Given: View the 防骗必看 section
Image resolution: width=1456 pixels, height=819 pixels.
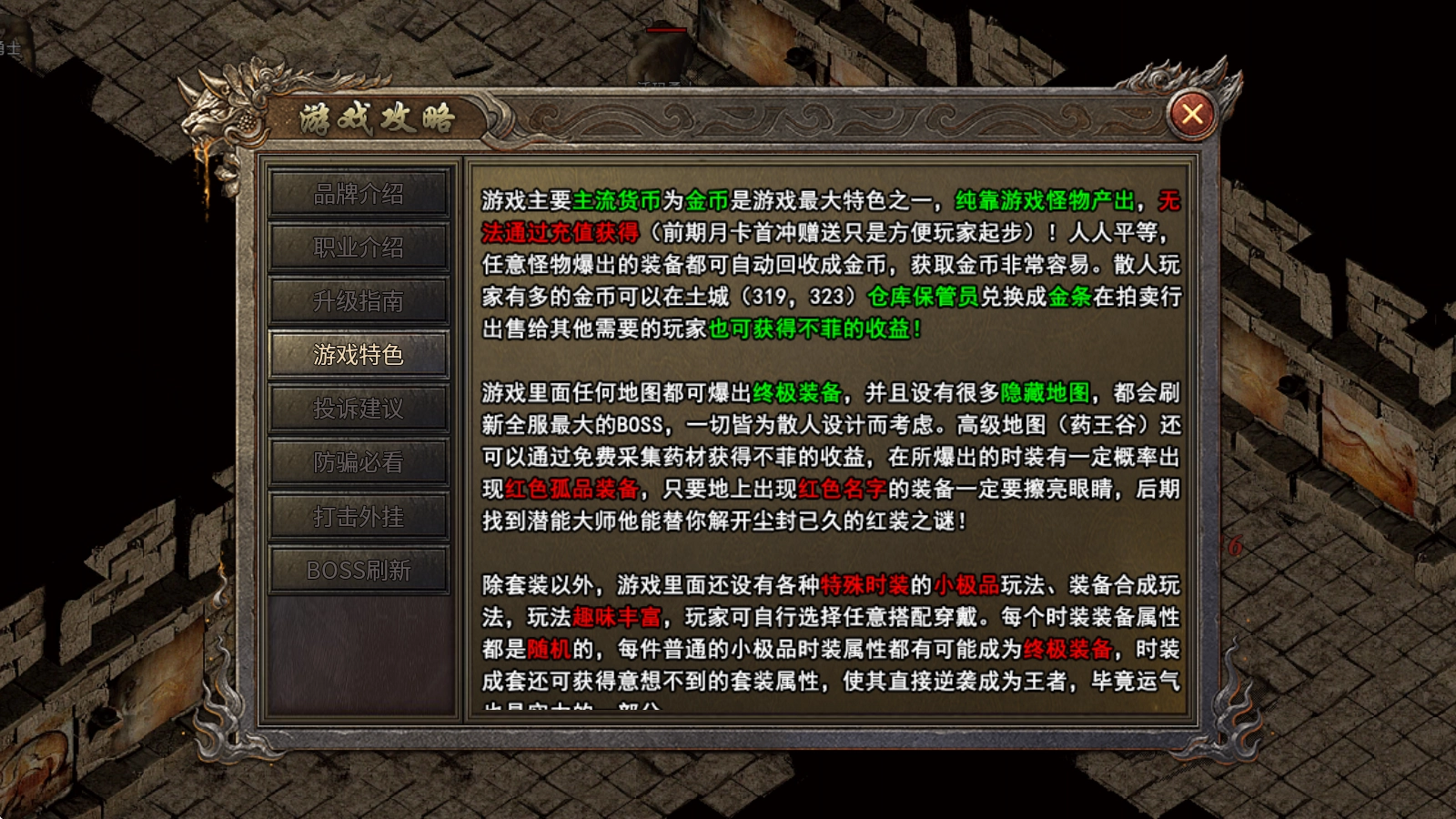Looking at the screenshot, I should point(359,462).
